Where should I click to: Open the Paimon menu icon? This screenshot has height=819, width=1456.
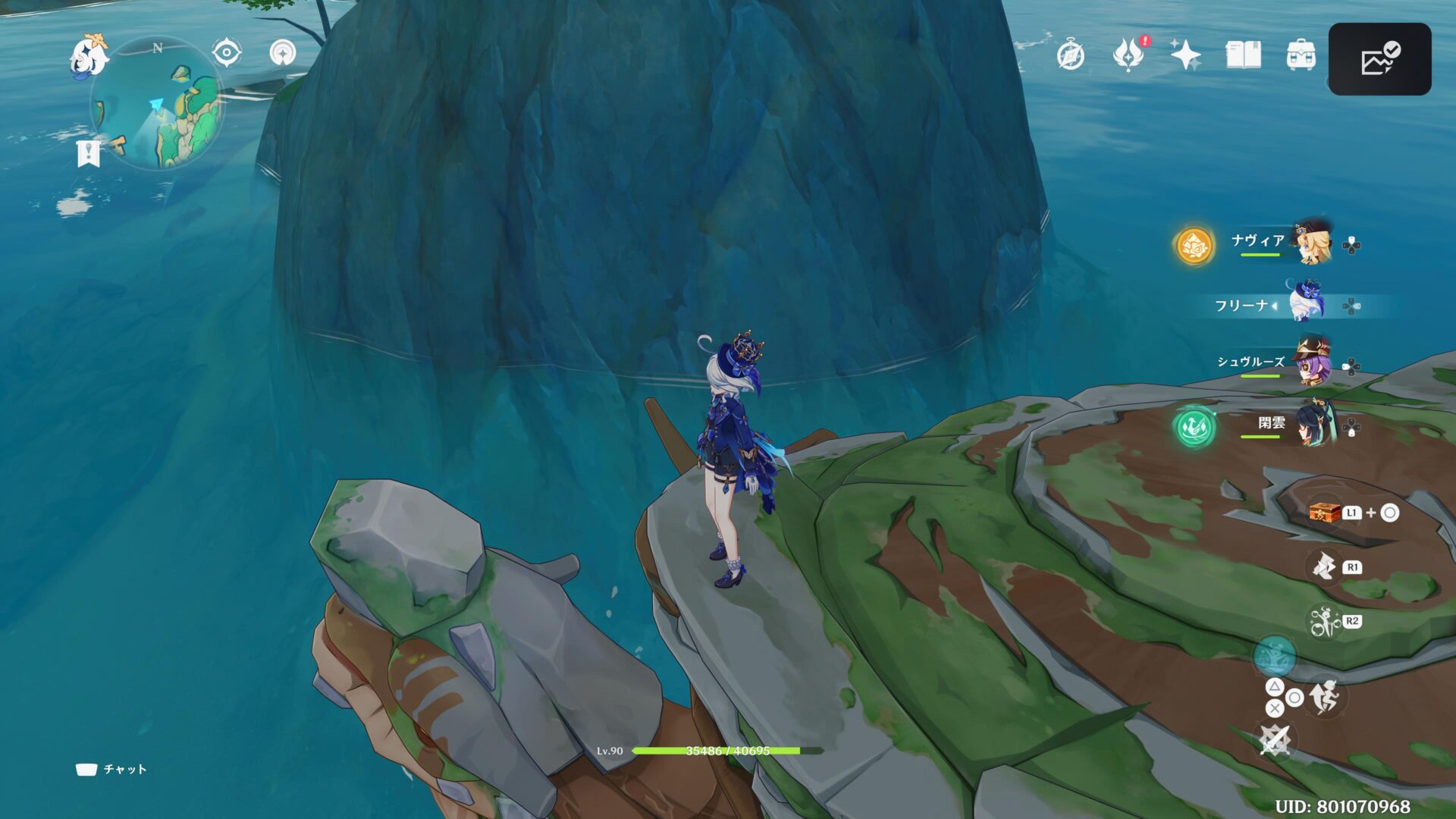[88, 56]
